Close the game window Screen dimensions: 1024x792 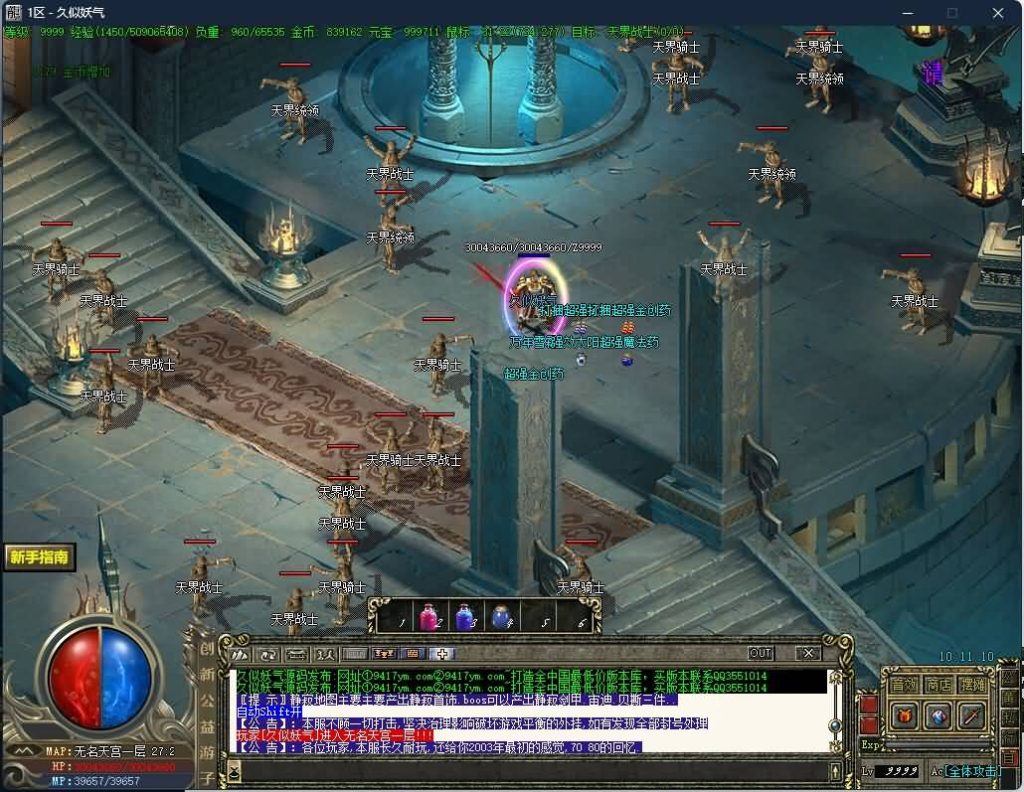tap(998, 13)
